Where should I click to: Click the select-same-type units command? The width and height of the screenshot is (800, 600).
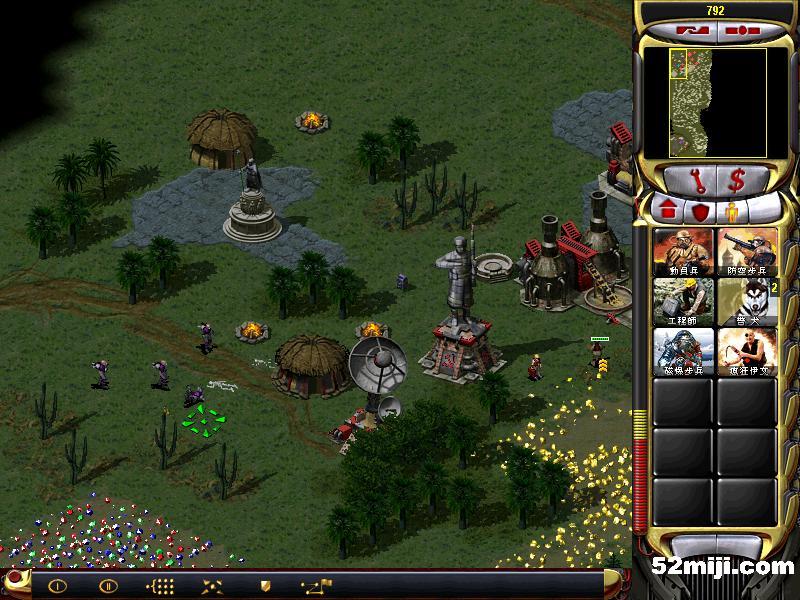[160, 586]
